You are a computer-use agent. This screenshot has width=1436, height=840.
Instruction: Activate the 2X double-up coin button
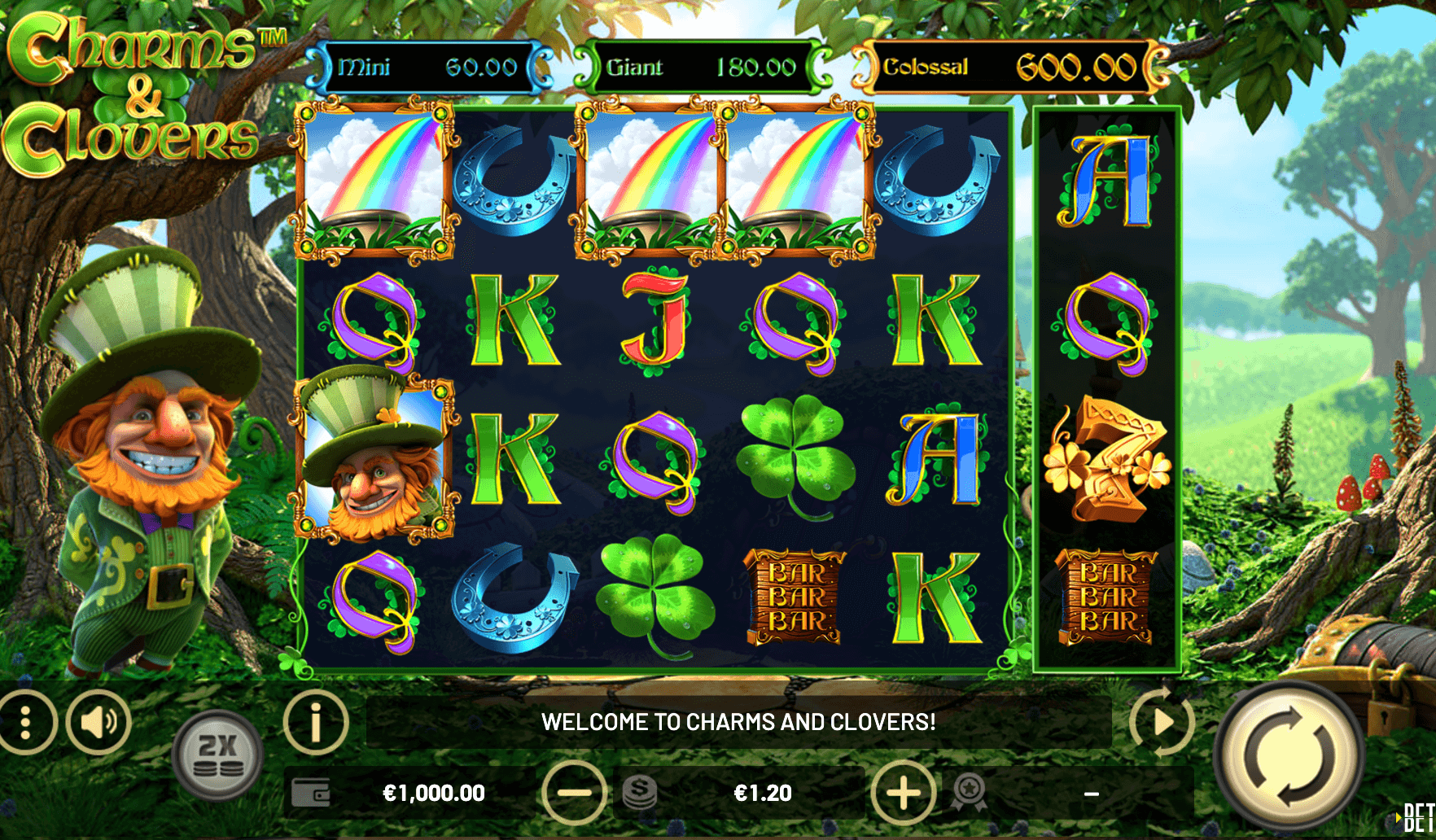click(x=217, y=755)
